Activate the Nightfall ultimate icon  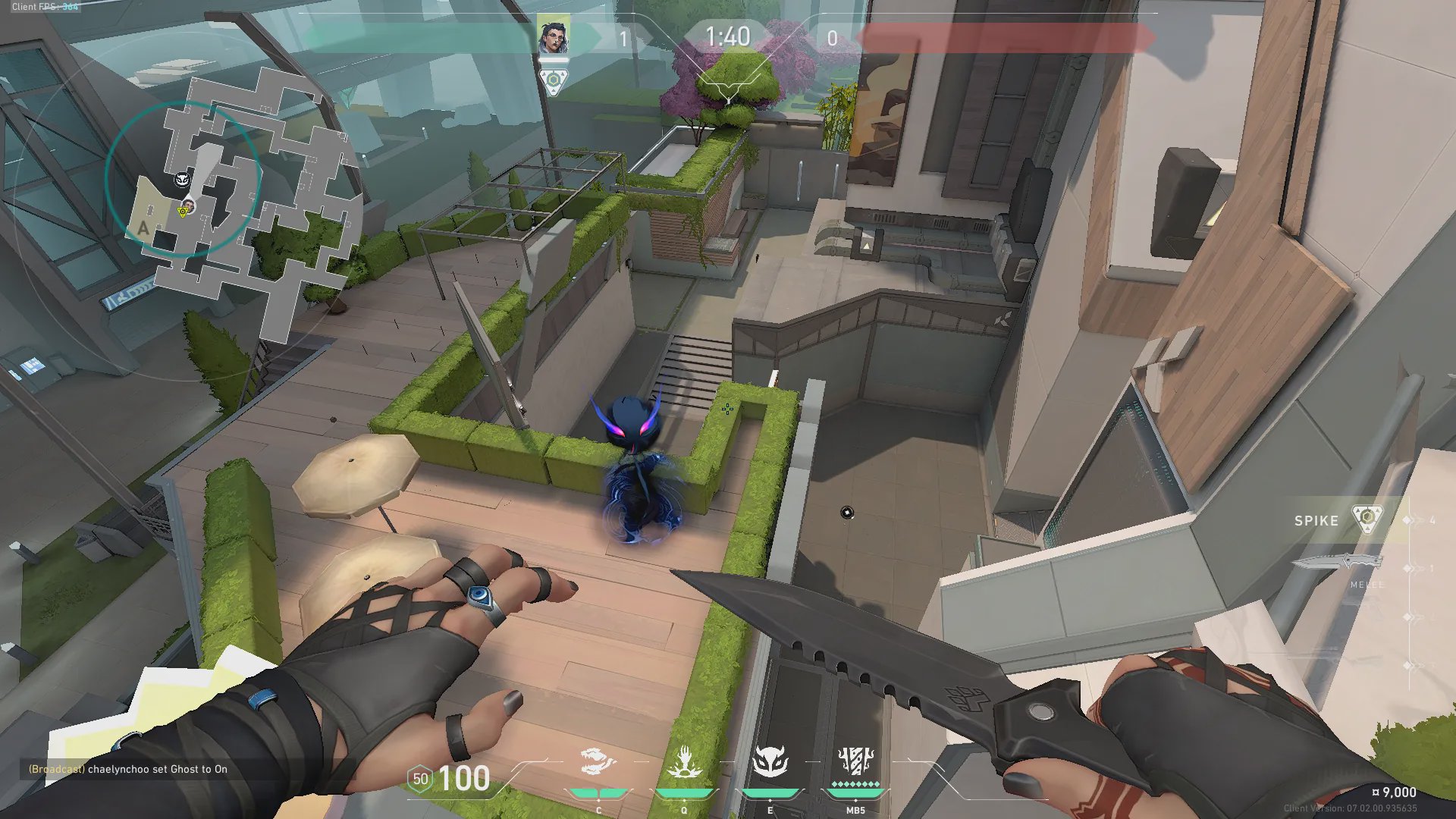pos(855,761)
